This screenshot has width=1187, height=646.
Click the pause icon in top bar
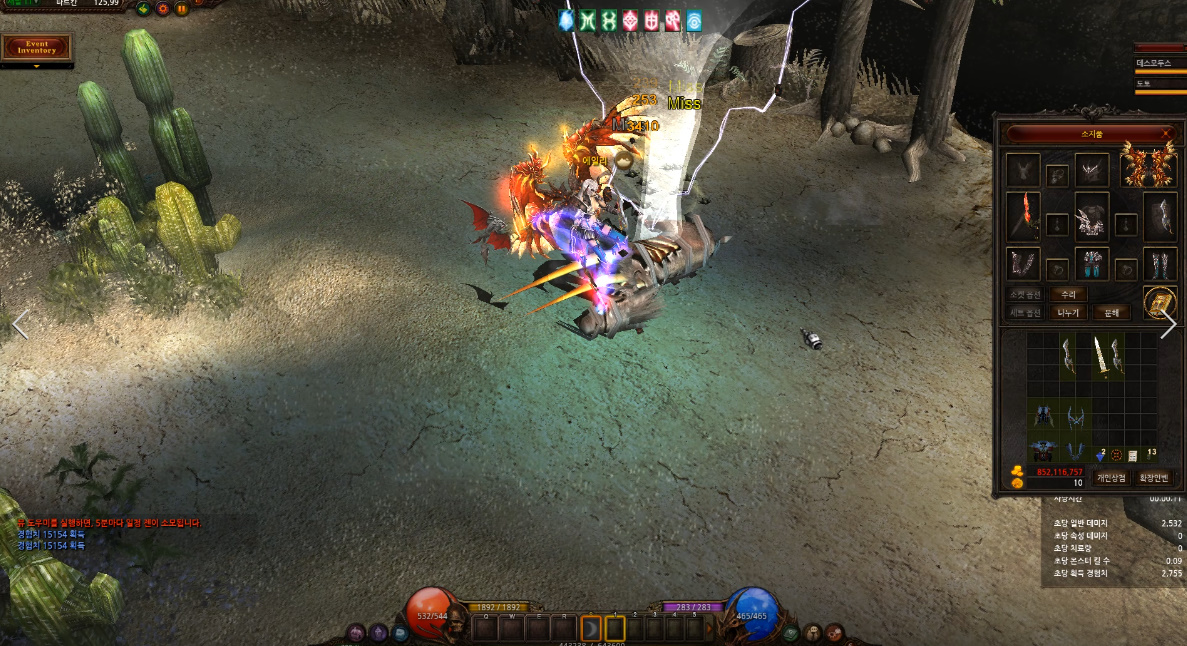[x=181, y=9]
